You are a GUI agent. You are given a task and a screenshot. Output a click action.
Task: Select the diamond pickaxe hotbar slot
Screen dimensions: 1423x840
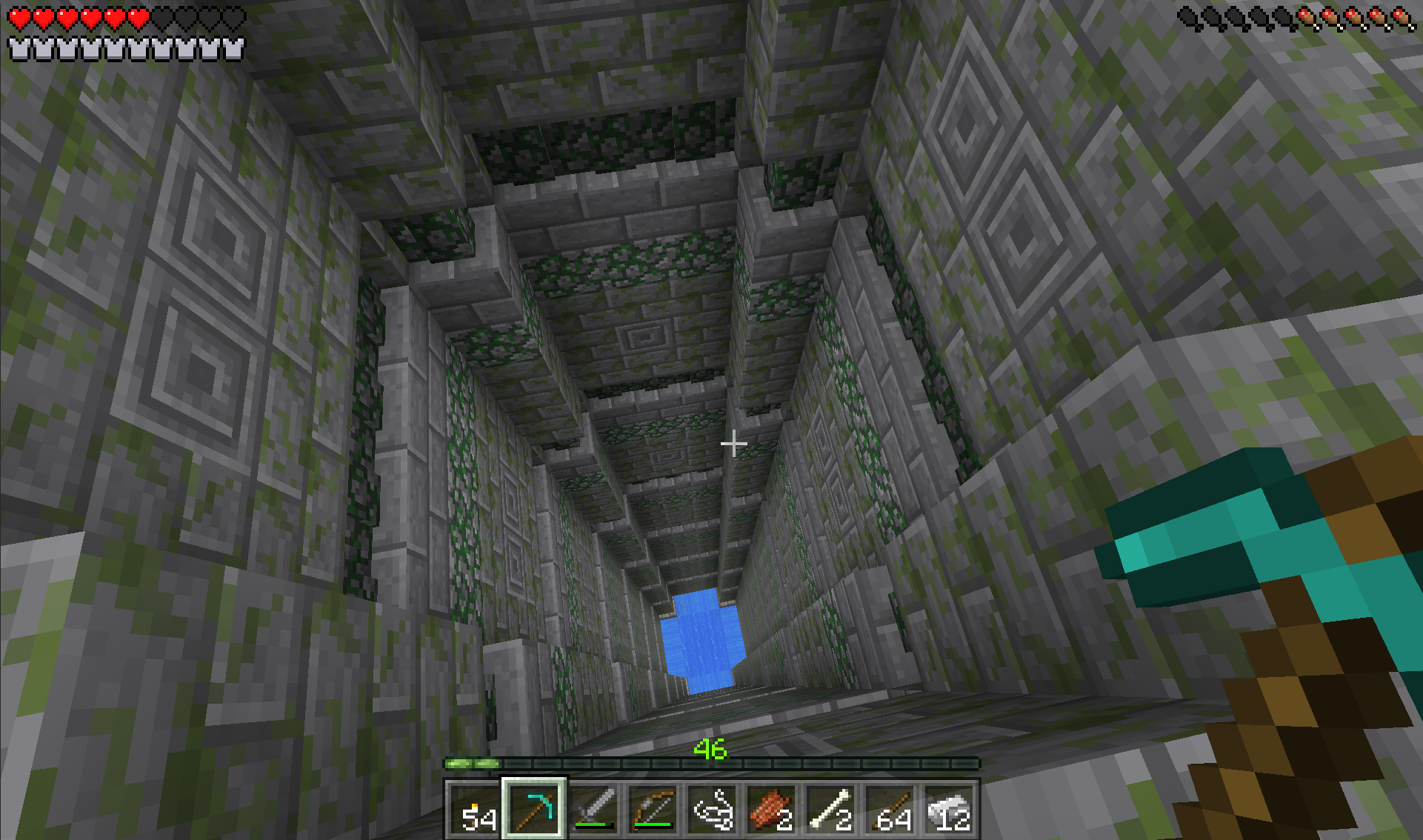(534, 807)
